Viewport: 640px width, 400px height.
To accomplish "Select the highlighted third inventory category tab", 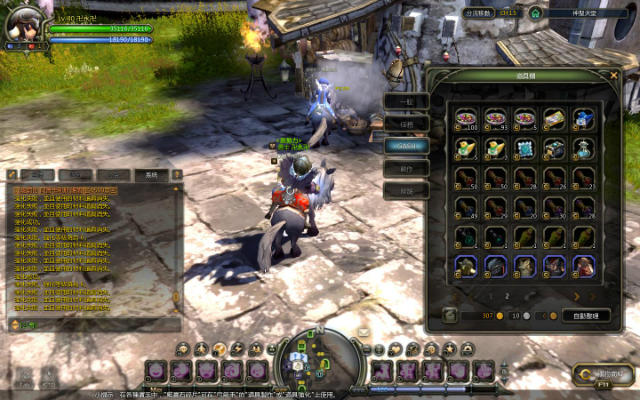I will click(x=406, y=145).
